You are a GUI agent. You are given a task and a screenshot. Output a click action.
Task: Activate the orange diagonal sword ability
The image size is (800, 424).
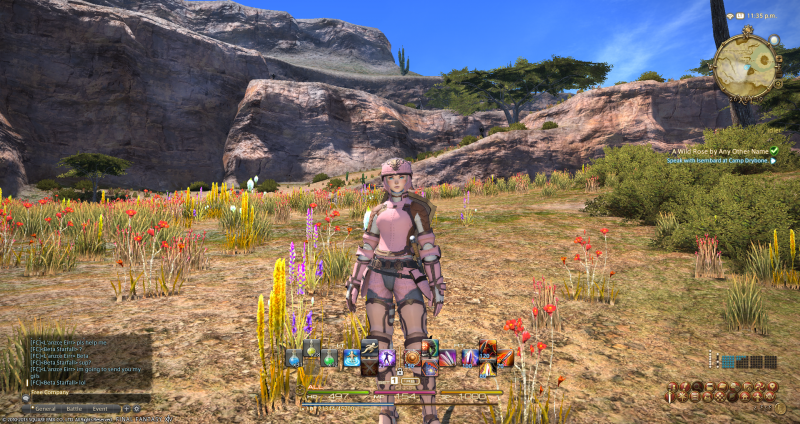tap(505, 358)
